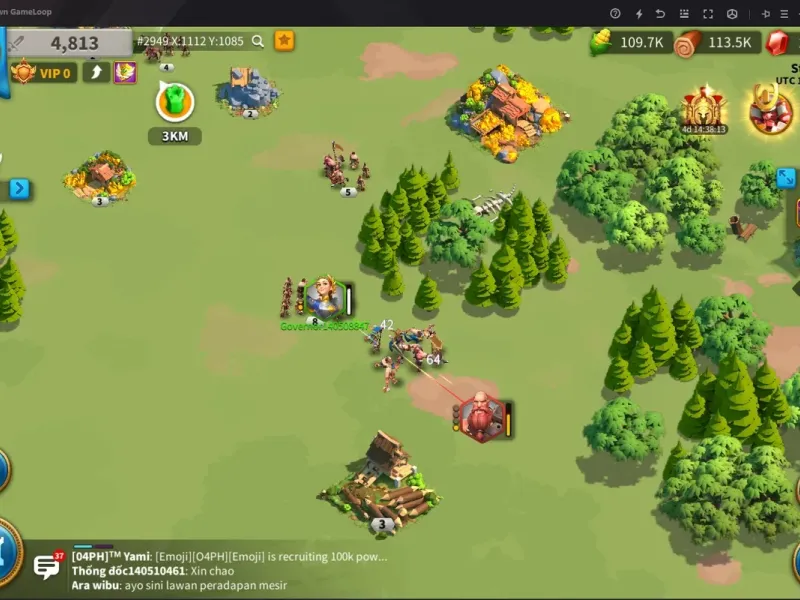Viewport: 800px width, 600px height.
Task: Click the red gem currency icon
Action: point(778,42)
